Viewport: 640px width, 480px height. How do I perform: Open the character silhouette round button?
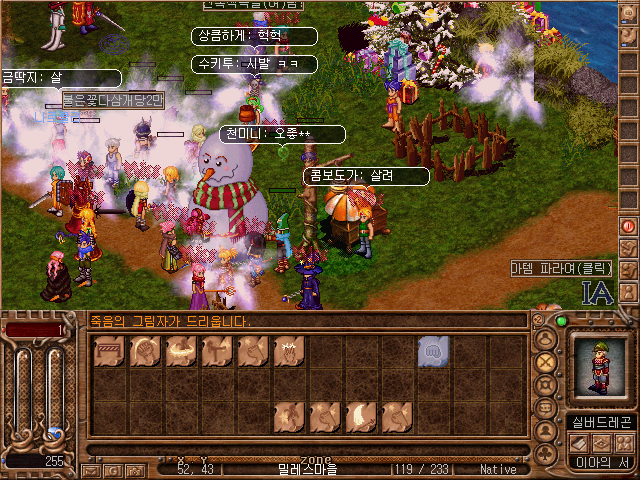[547, 431]
